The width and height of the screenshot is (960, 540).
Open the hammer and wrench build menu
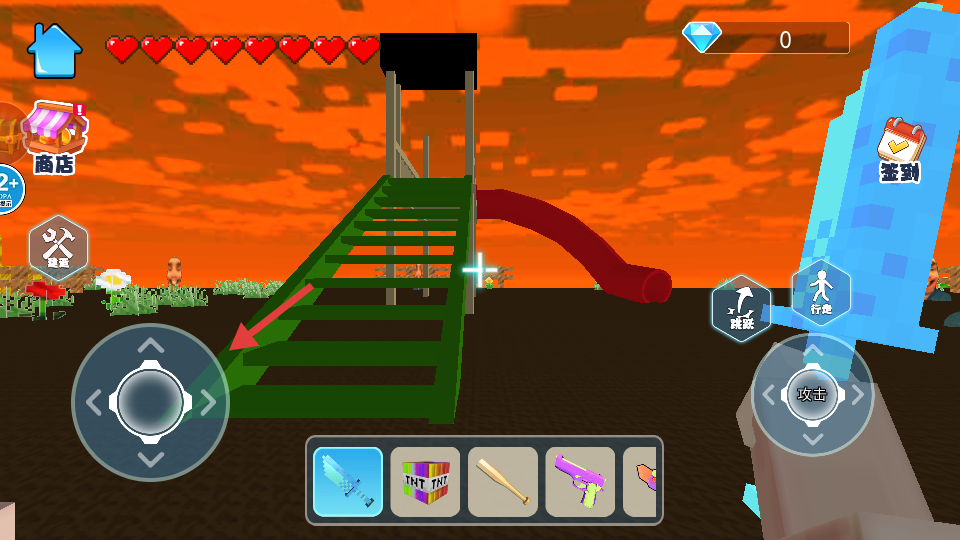(58, 247)
